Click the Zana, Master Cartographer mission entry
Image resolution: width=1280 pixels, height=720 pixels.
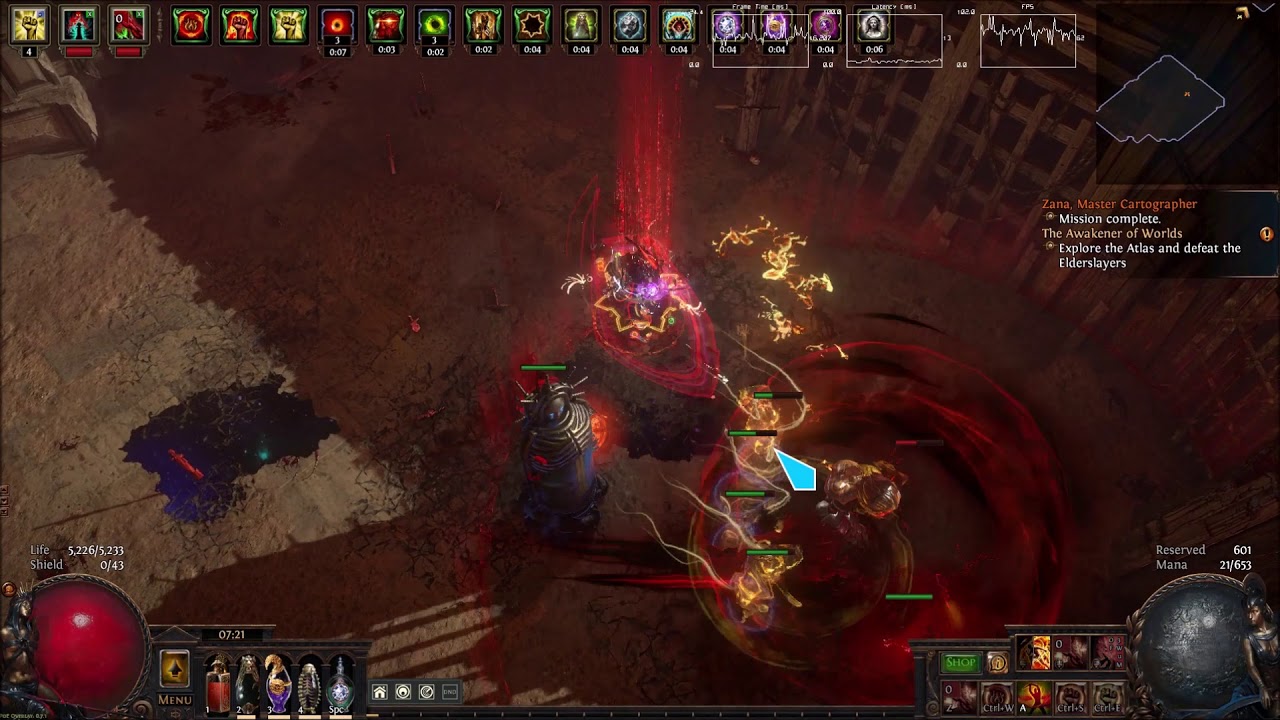pos(1119,204)
